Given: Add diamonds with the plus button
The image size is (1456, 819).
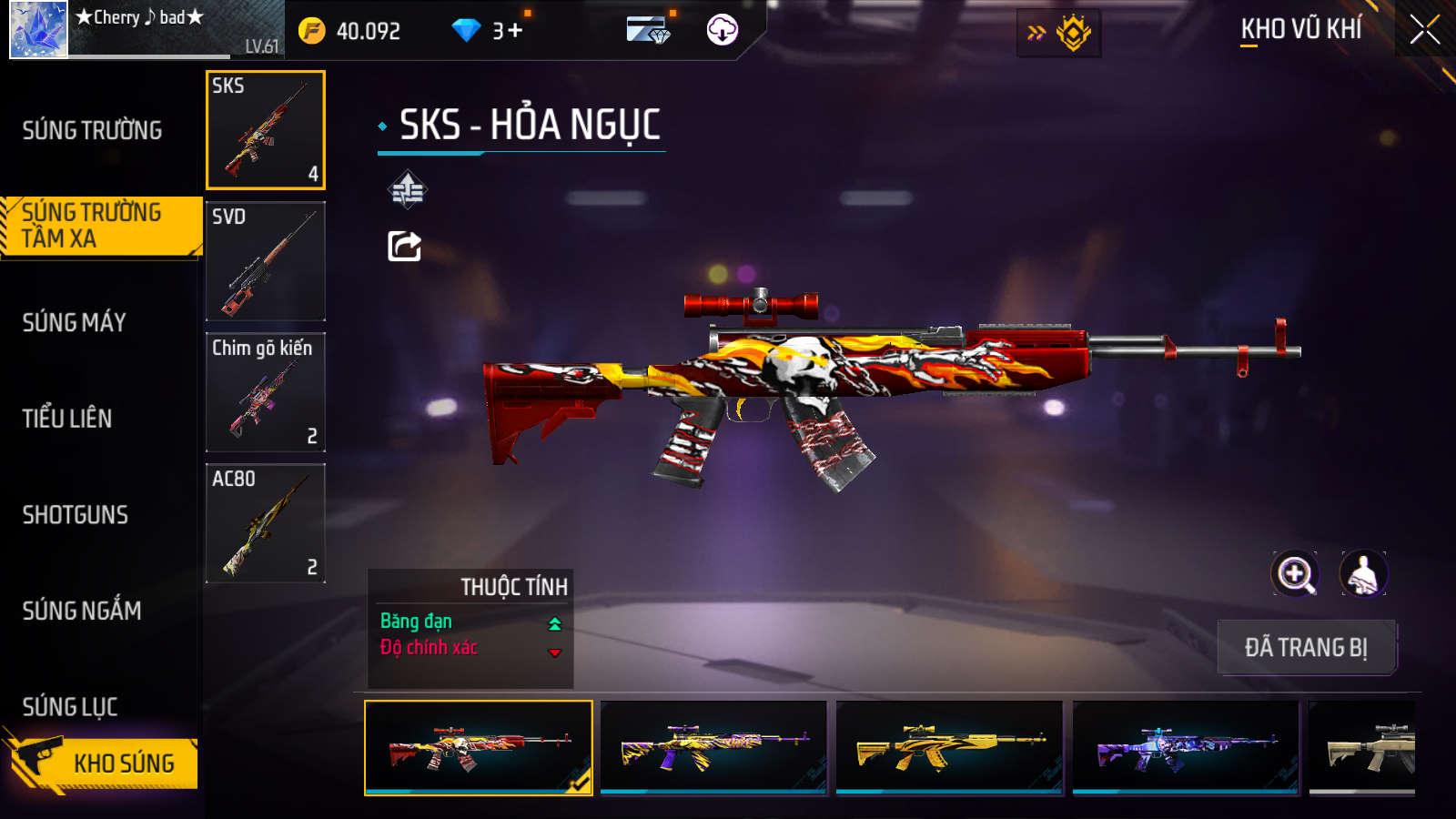Looking at the screenshot, I should (x=515, y=31).
